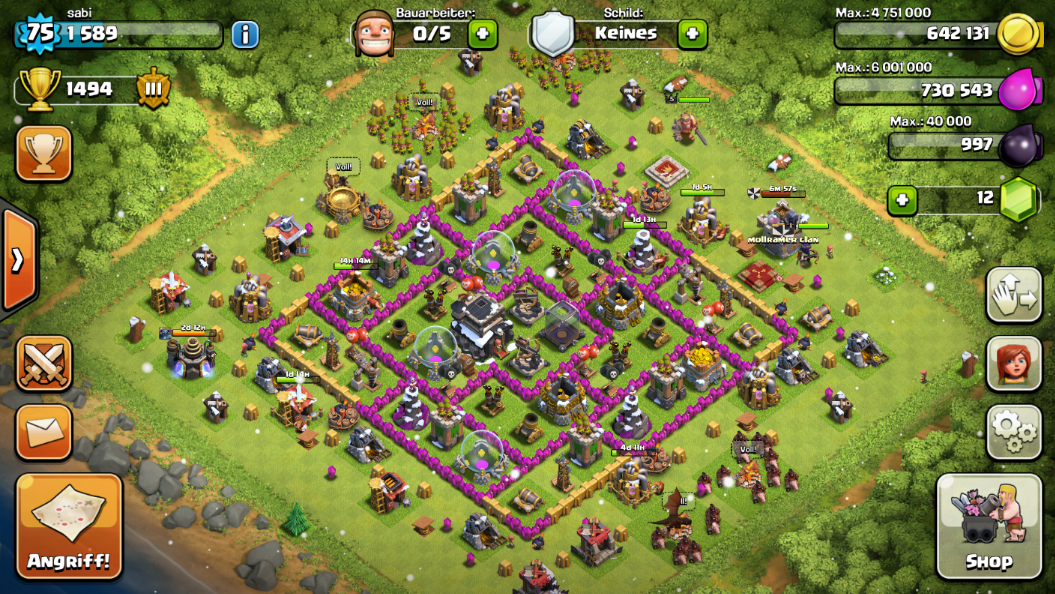Tap the builder face icon
The image size is (1055, 594).
[x=373, y=33]
